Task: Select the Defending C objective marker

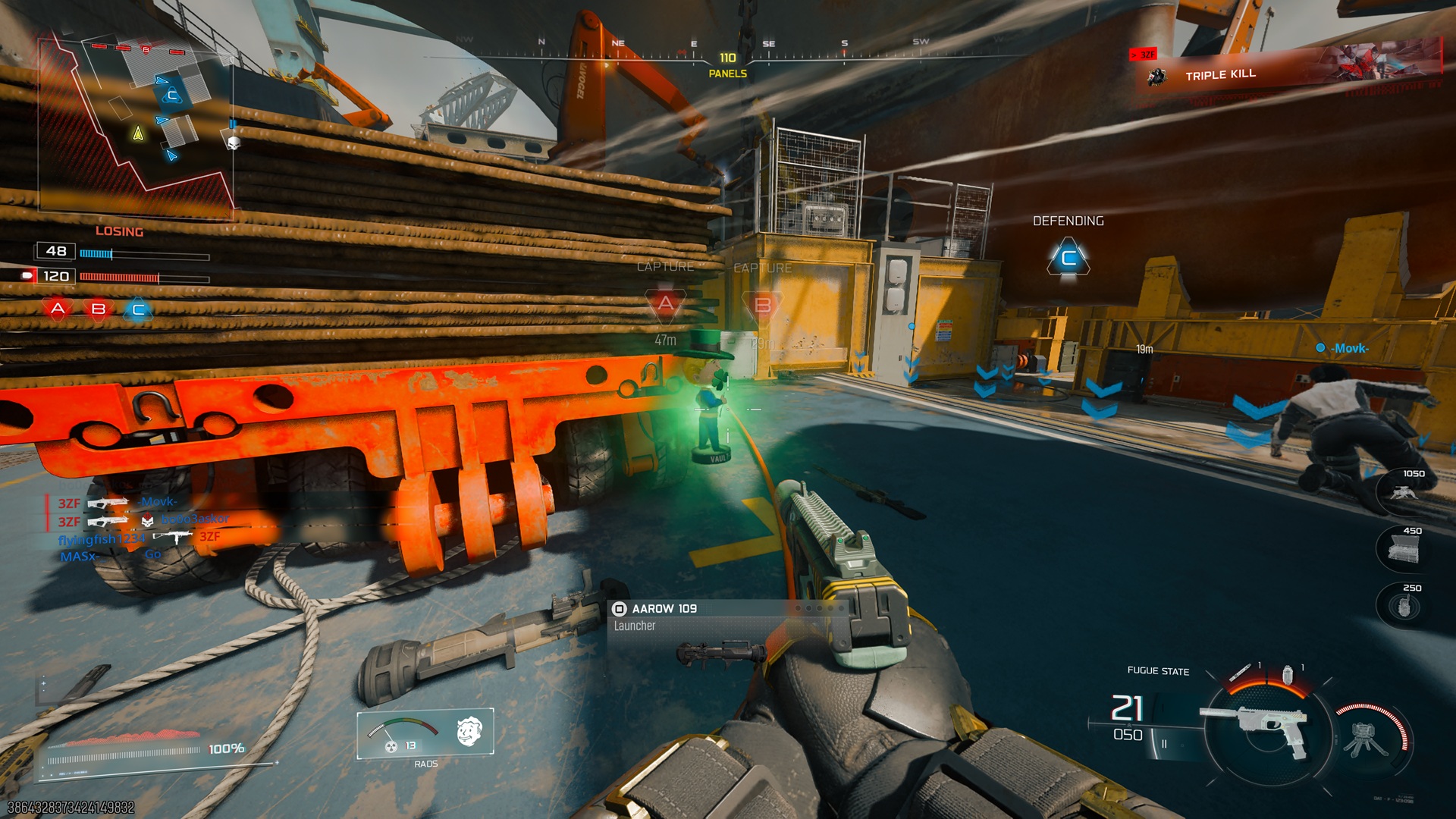Action: pyautogui.click(x=1068, y=259)
